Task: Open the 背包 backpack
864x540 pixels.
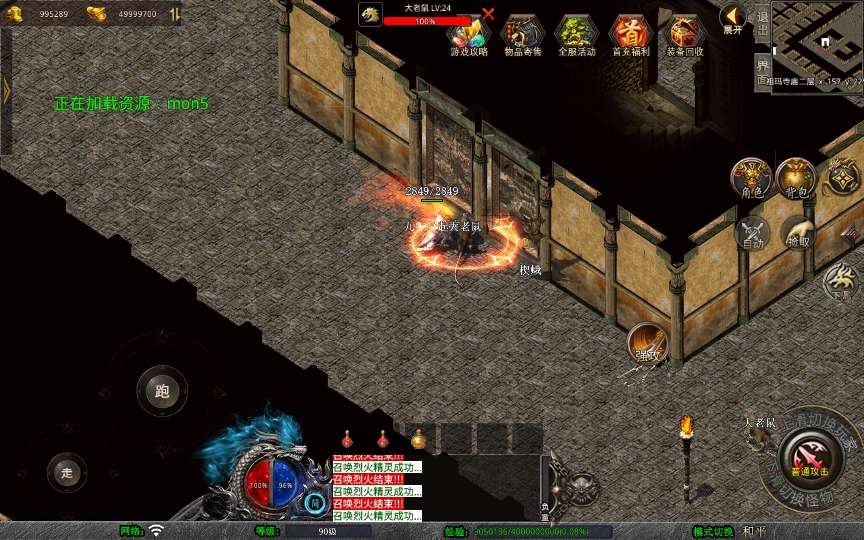Action: (796, 178)
